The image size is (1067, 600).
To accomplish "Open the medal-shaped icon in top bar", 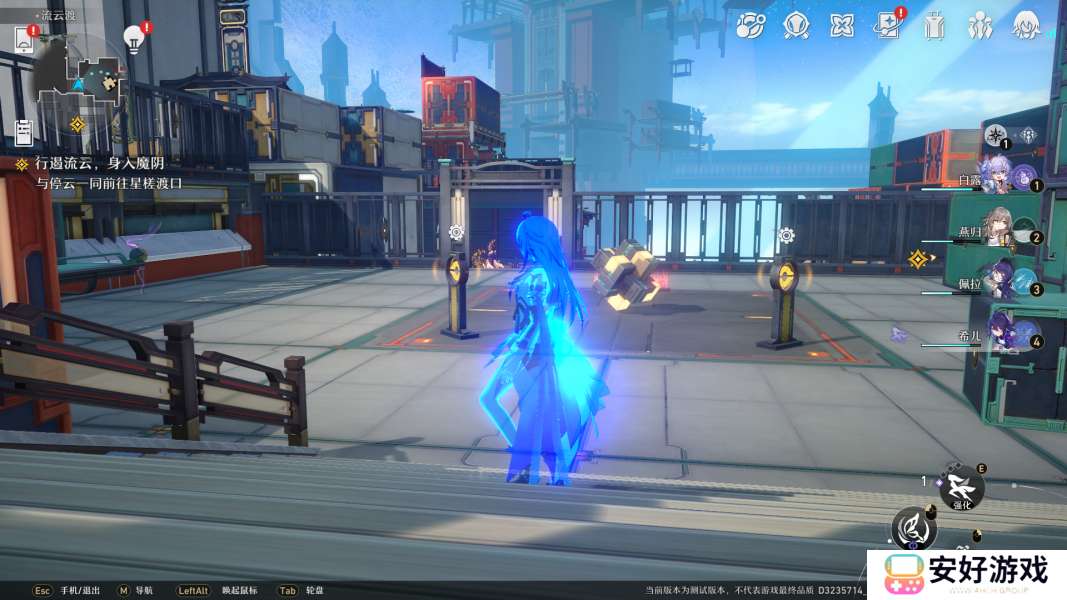I will [x=796, y=25].
